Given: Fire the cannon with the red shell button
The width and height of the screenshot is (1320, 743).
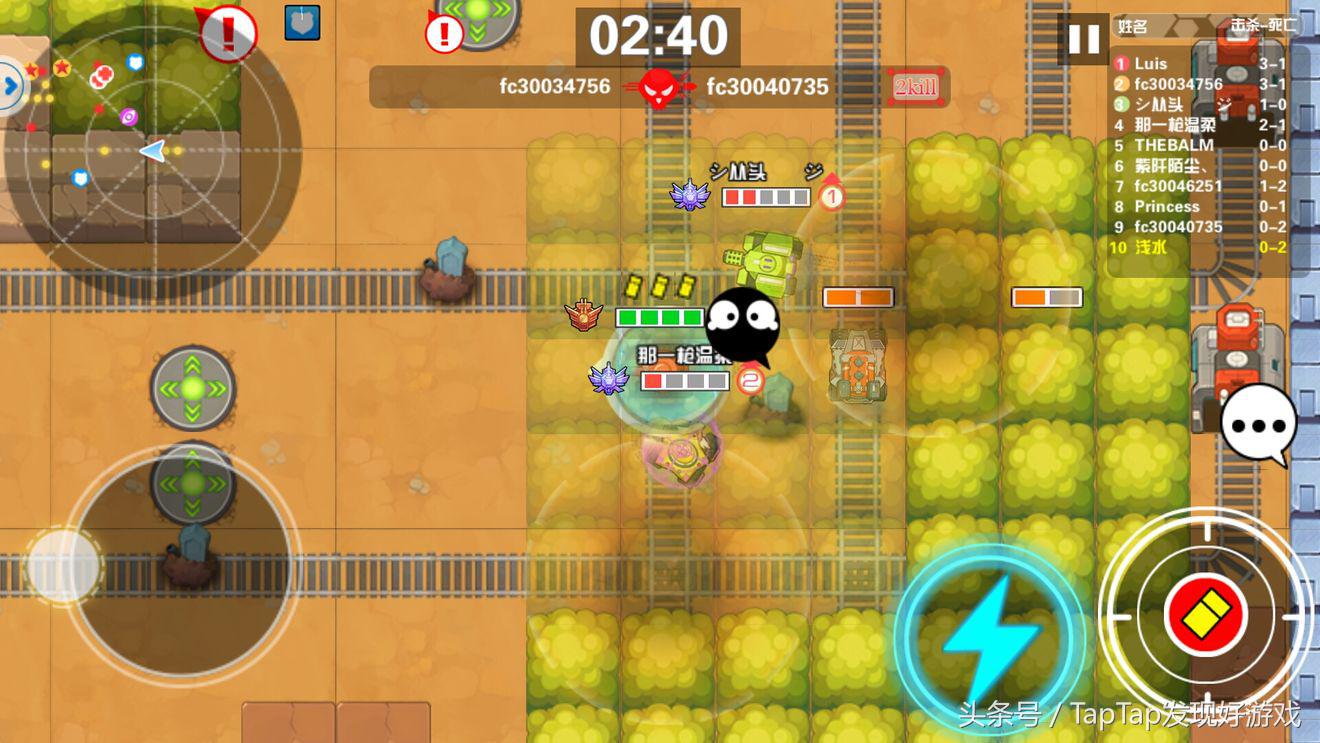Looking at the screenshot, I should [1205, 614].
